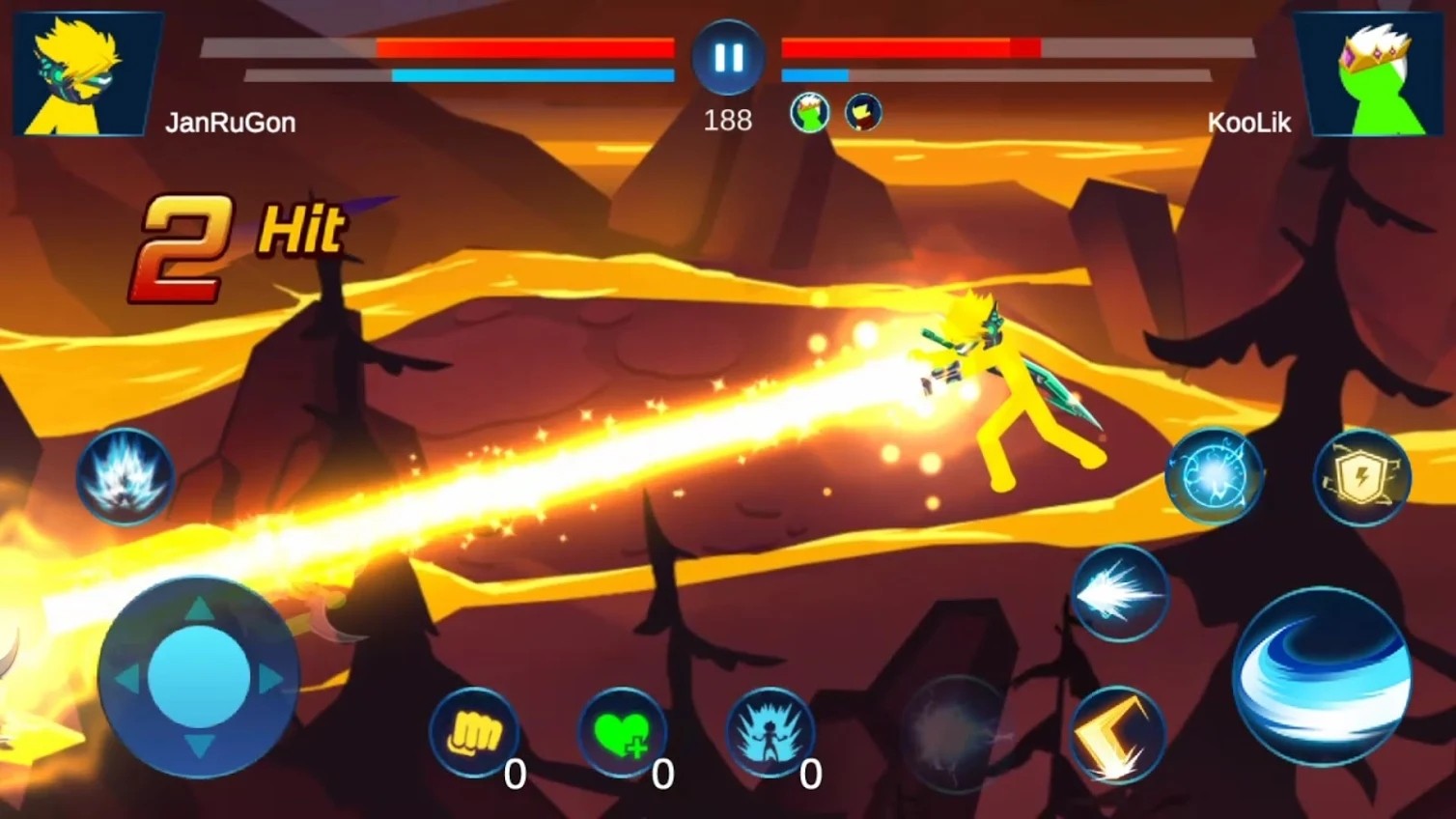Use the green heart heal item
This screenshot has width=1456, height=819.
click(621, 733)
